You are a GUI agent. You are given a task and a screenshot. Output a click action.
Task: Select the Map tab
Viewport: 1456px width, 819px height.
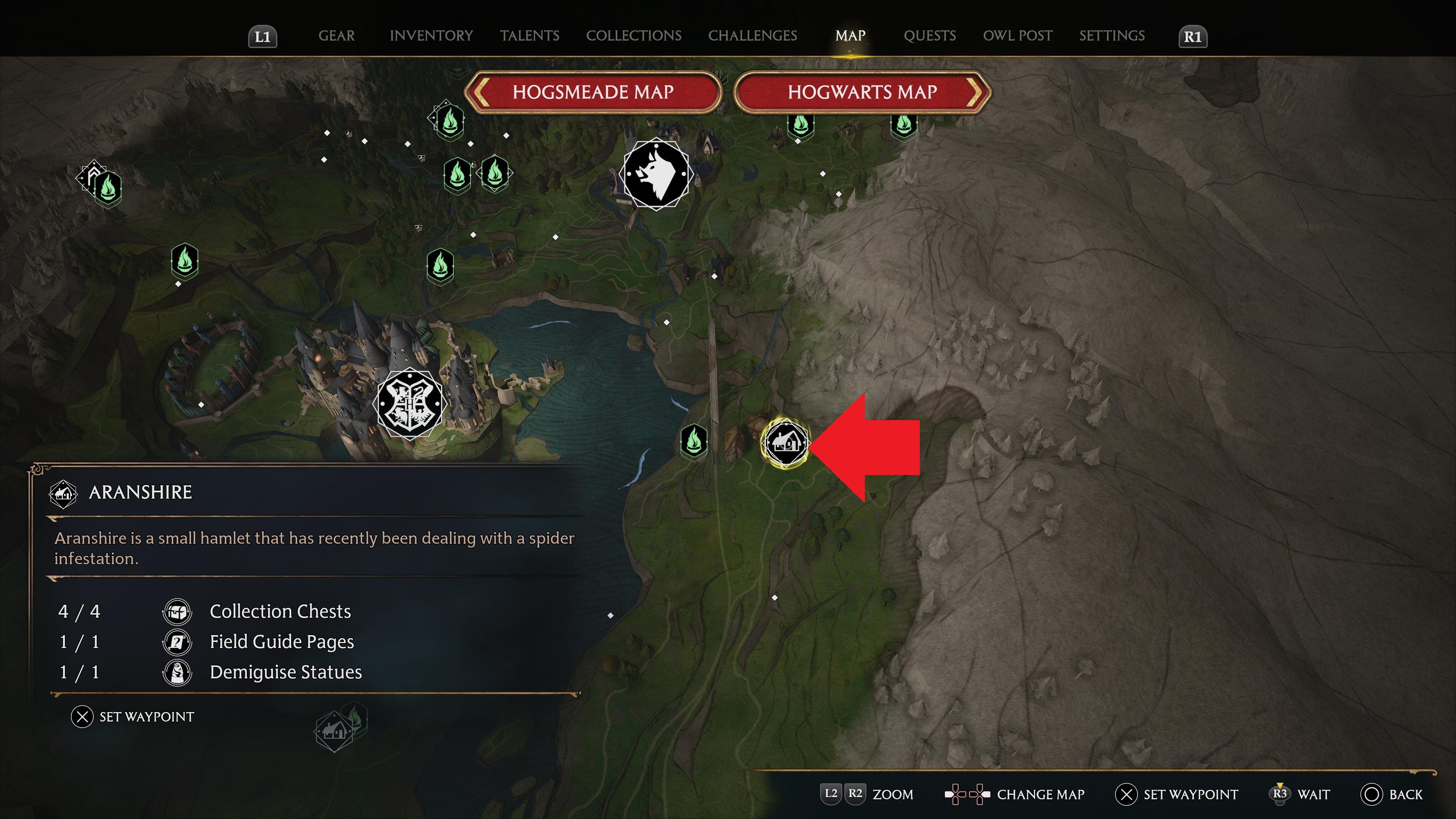pos(850,36)
